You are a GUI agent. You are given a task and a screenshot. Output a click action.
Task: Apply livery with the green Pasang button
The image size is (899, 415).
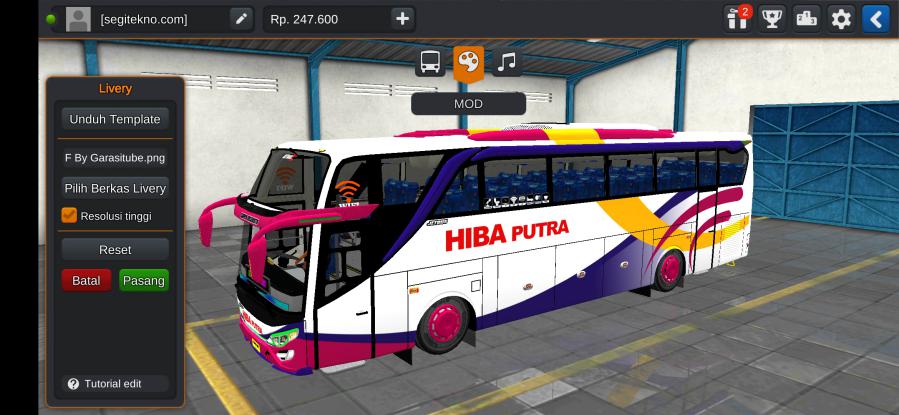[143, 281]
